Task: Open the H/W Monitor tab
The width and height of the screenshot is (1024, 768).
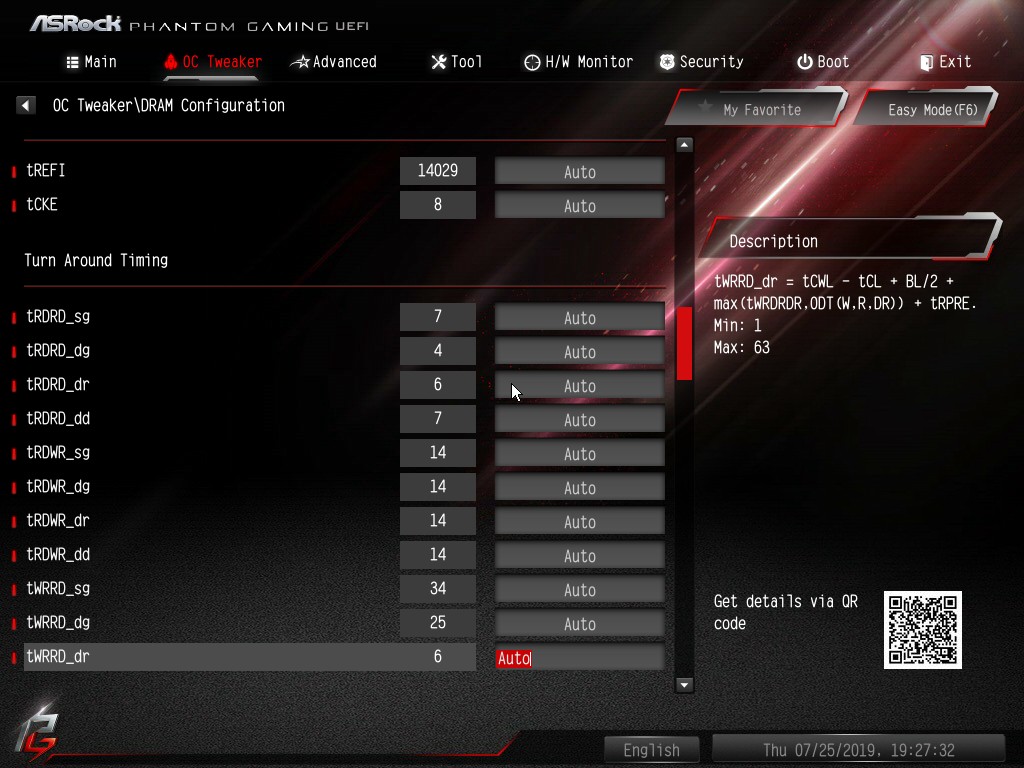Action: pos(578,62)
